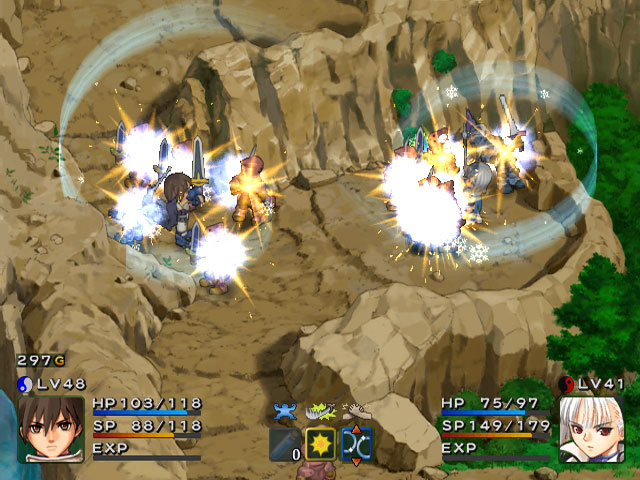
Task: Select the dark-haired hero portrait
Action: pyautogui.click(x=50, y=428)
